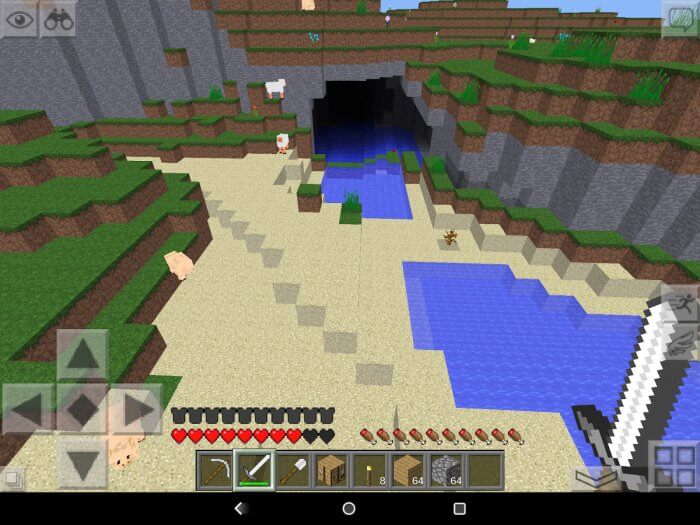Select the wooden planks stack
700x525 pixels.
click(408, 470)
